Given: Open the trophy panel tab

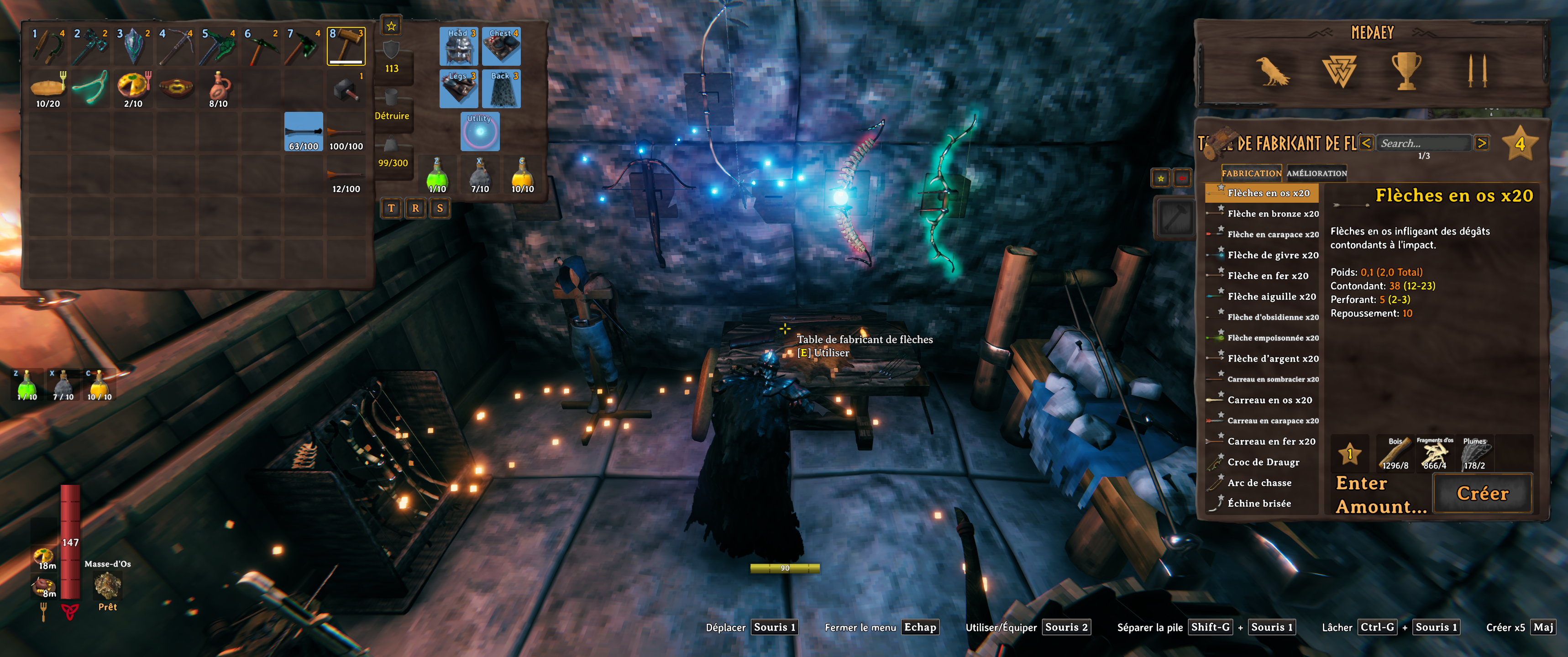Looking at the screenshot, I should 1405,71.
